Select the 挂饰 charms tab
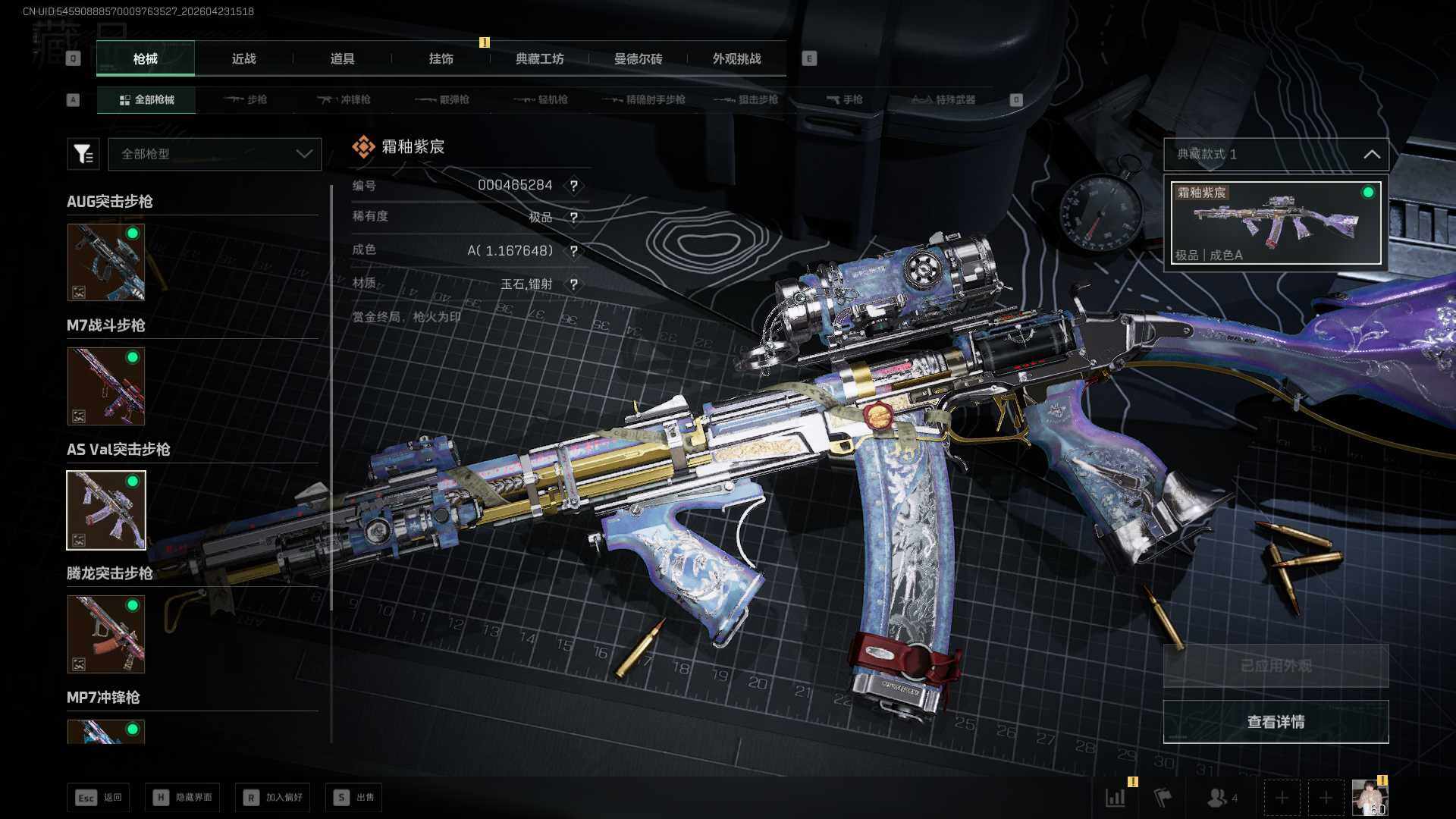Screen dimensions: 1456x819 tap(441, 59)
